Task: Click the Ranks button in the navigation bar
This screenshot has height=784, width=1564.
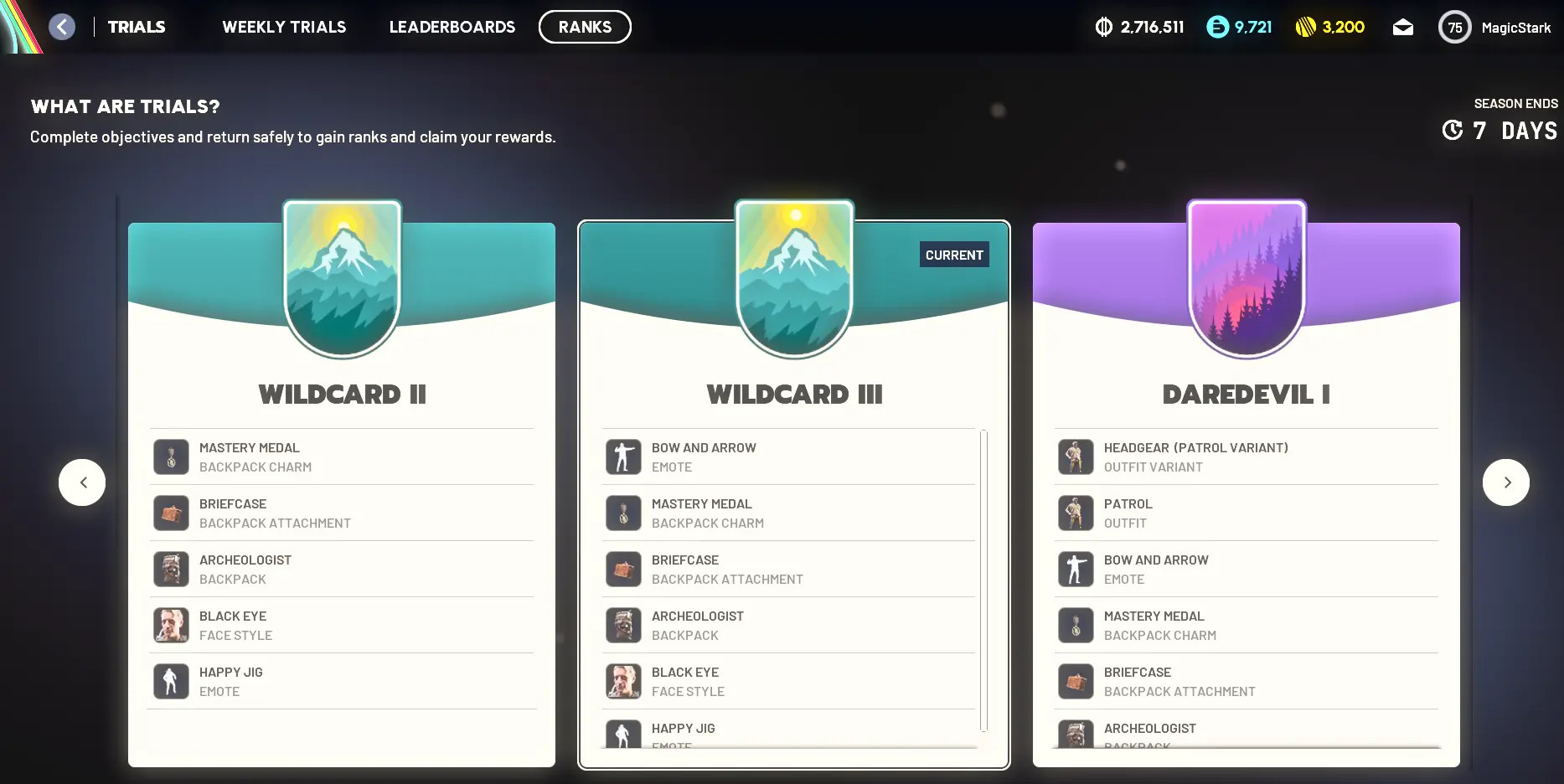Action: (585, 26)
